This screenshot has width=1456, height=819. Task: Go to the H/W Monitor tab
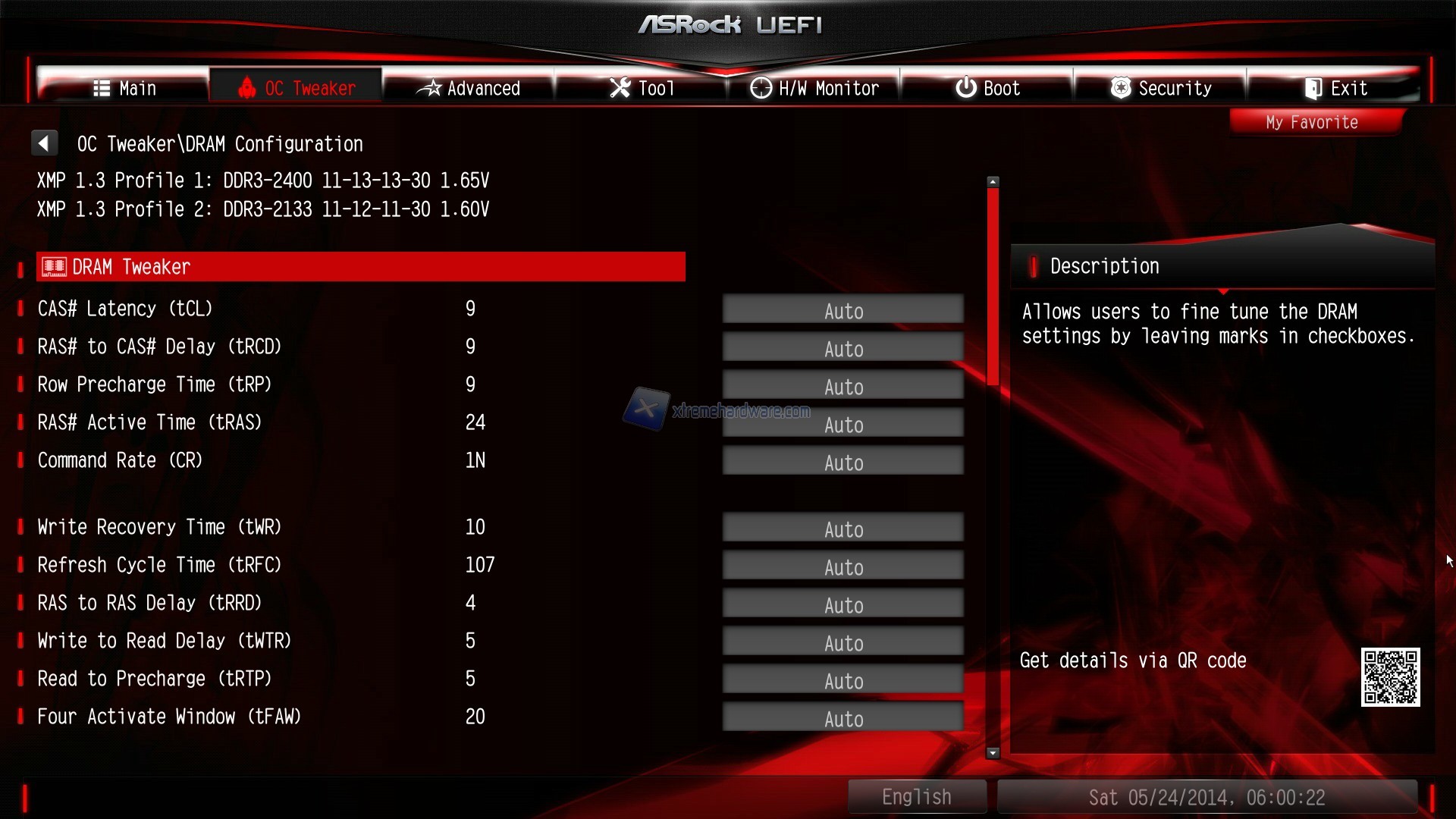click(x=814, y=88)
